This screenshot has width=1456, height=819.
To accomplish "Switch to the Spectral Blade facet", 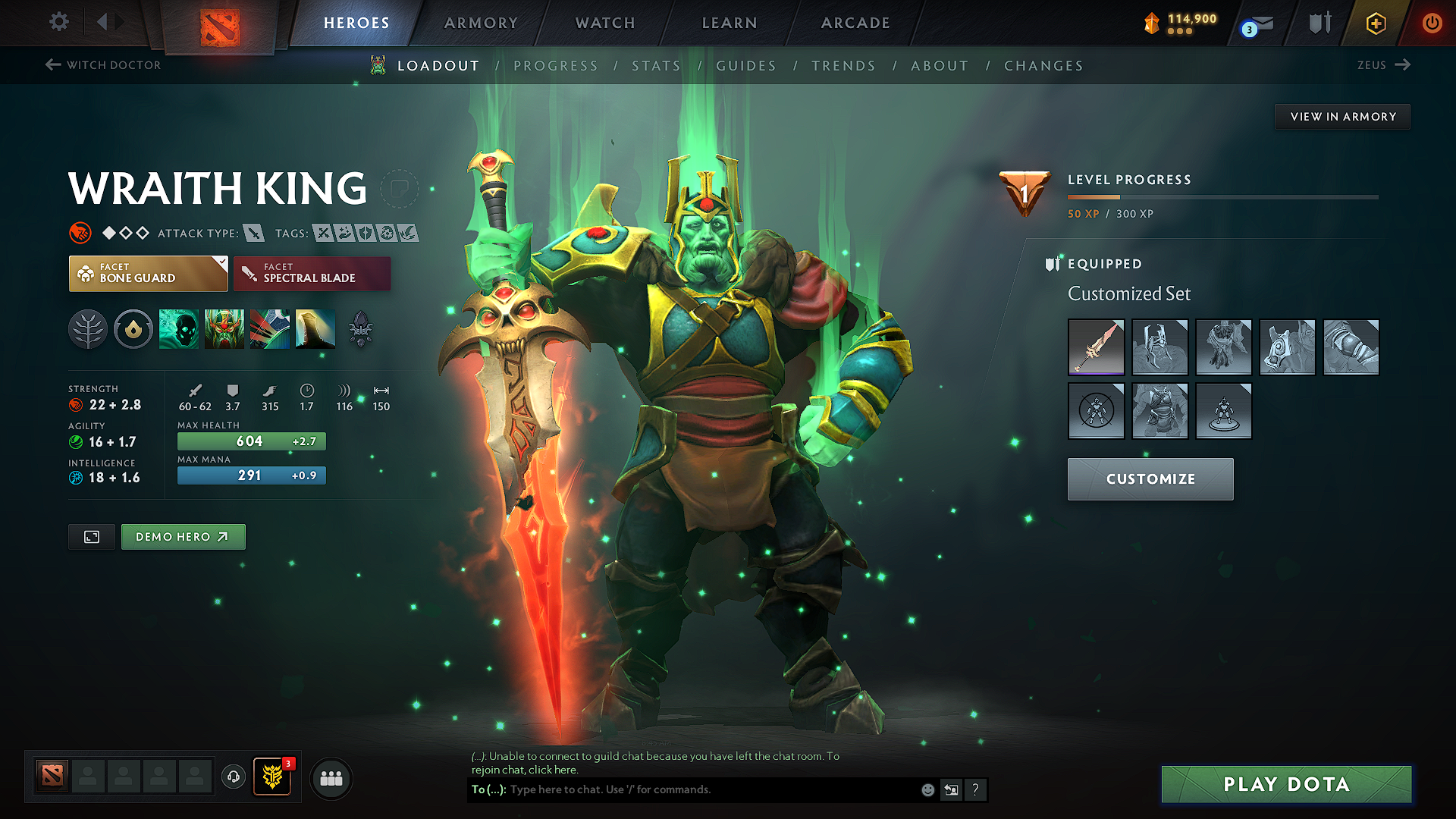I will (312, 273).
